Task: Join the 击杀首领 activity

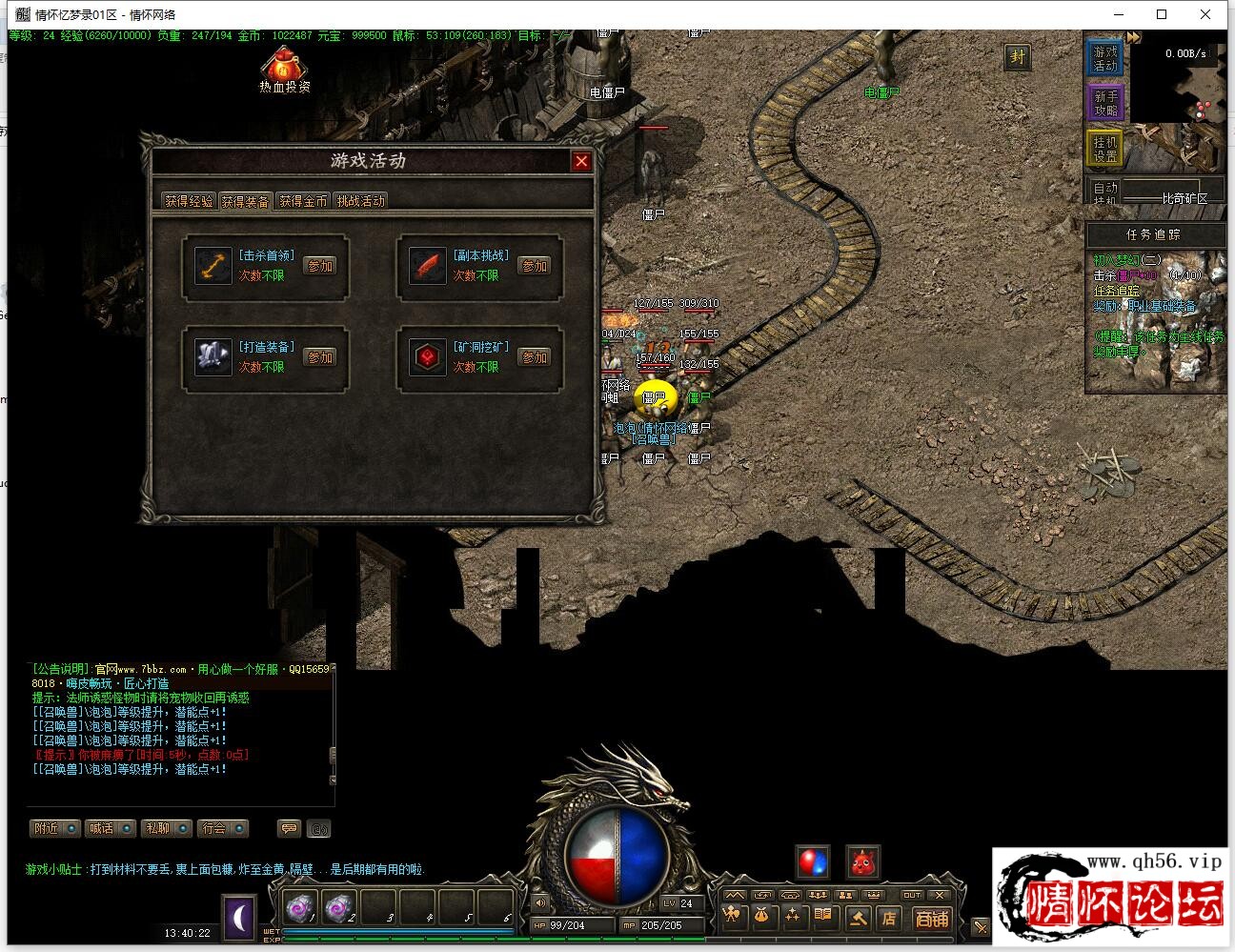Action: (x=320, y=266)
